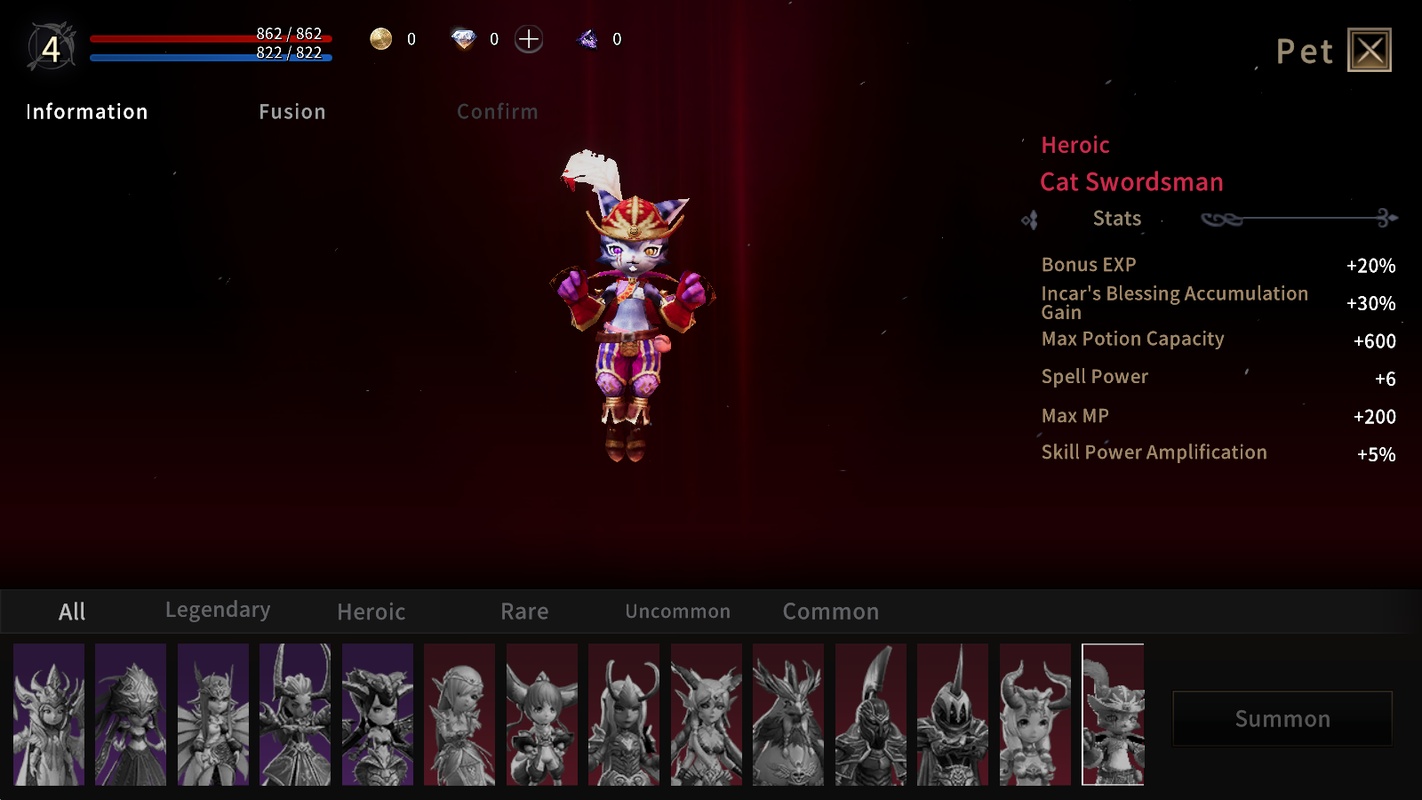1422x800 pixels.
Task: Choose the ram-horned girl pet thumbnail
Action: (1035, 714)
